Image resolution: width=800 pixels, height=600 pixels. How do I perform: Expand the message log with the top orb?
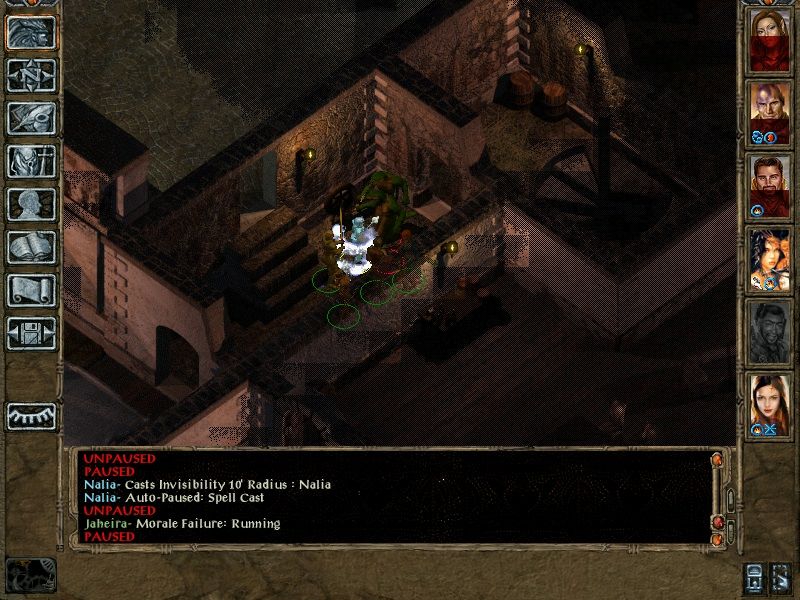[x=716, y=460]
